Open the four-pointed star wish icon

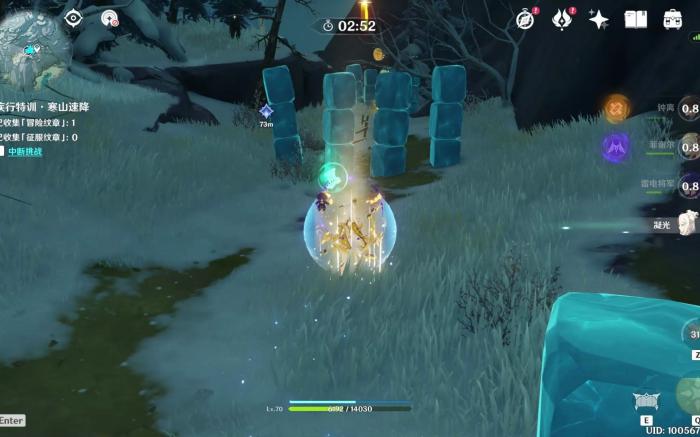[599, 19]
